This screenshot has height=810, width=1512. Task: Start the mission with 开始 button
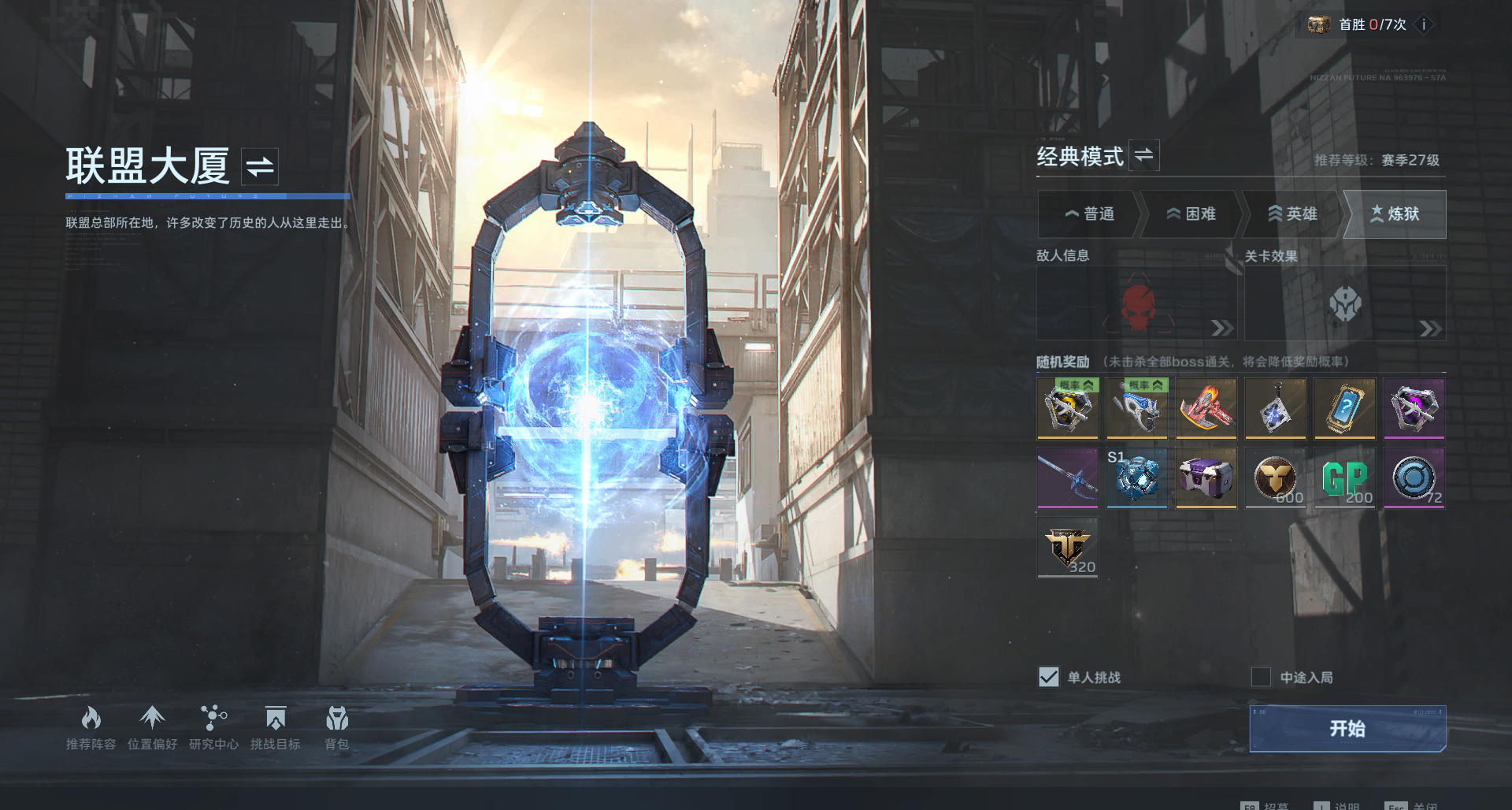point(1347,728)
